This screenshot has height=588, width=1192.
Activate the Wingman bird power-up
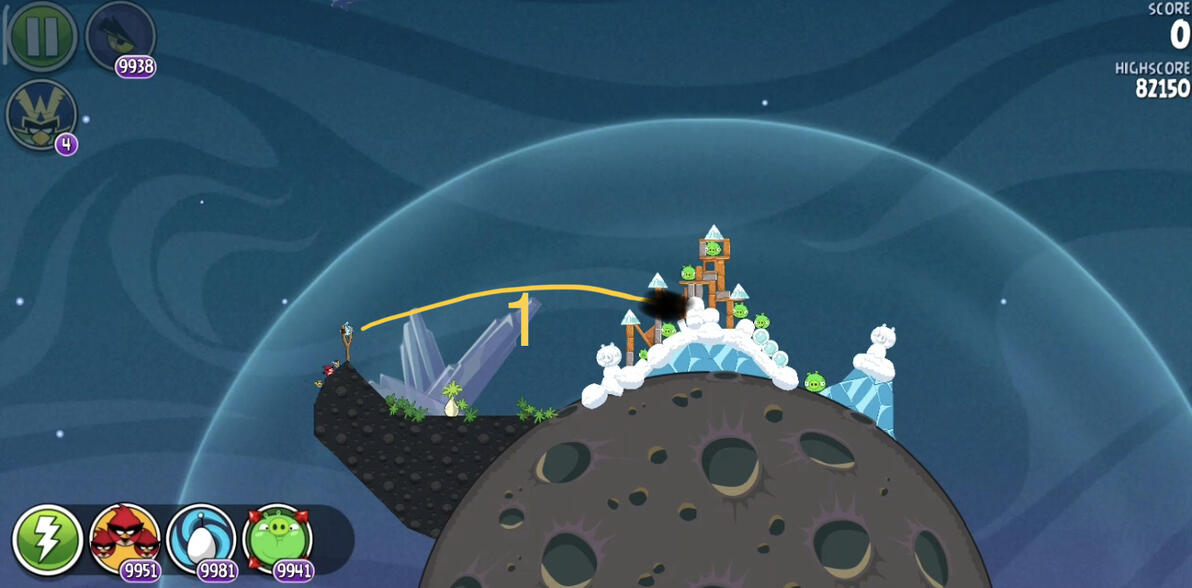pyautogui.click(x=41, y=114)
